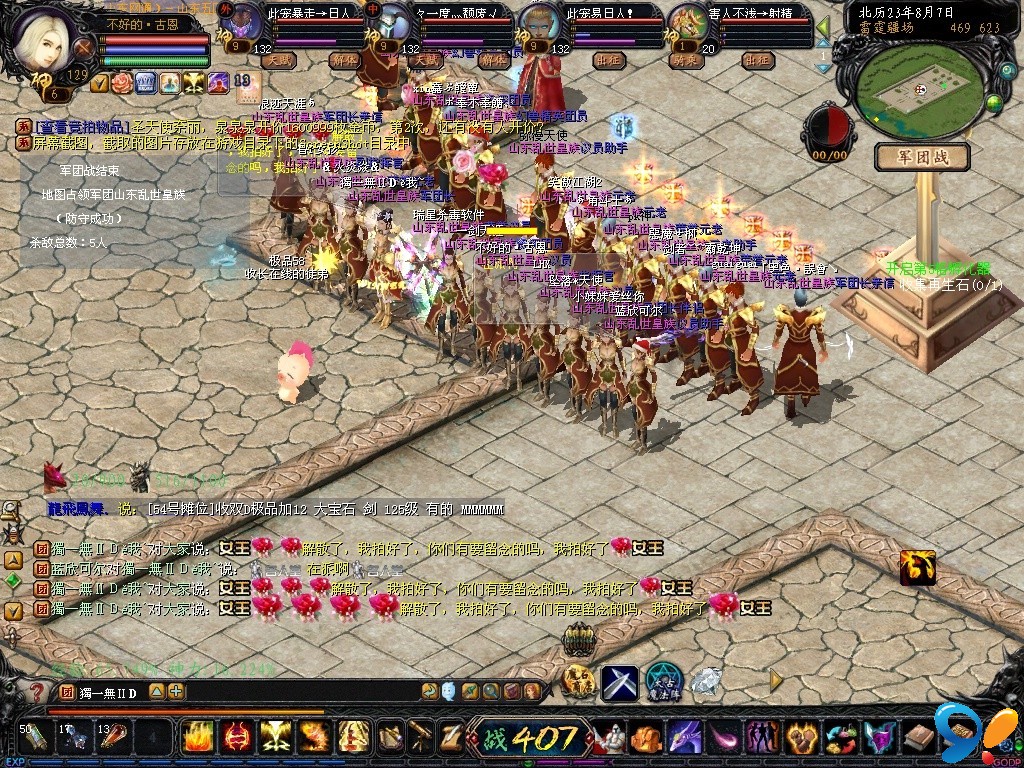Expand the orange arrow beside the diamond icon
The width and height of the screenshot is (1024, 768).
776,680
